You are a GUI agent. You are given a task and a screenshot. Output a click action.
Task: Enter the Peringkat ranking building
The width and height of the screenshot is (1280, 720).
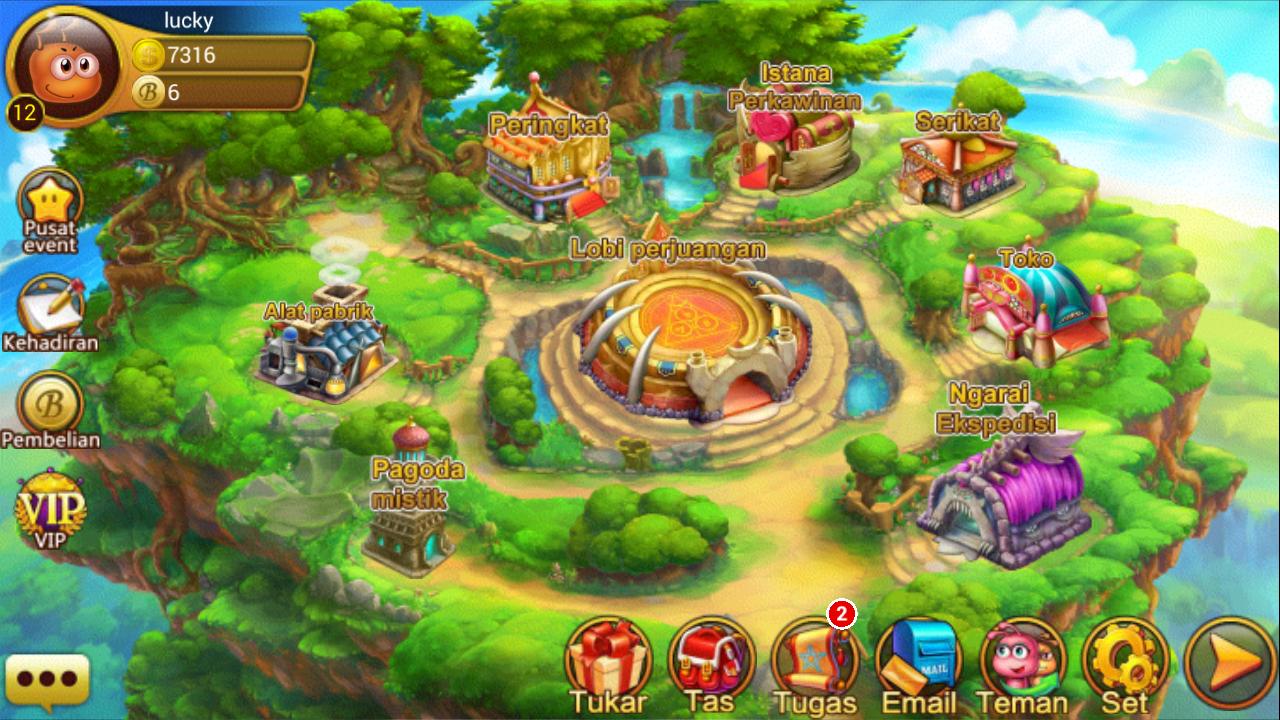tap(546, 165)
